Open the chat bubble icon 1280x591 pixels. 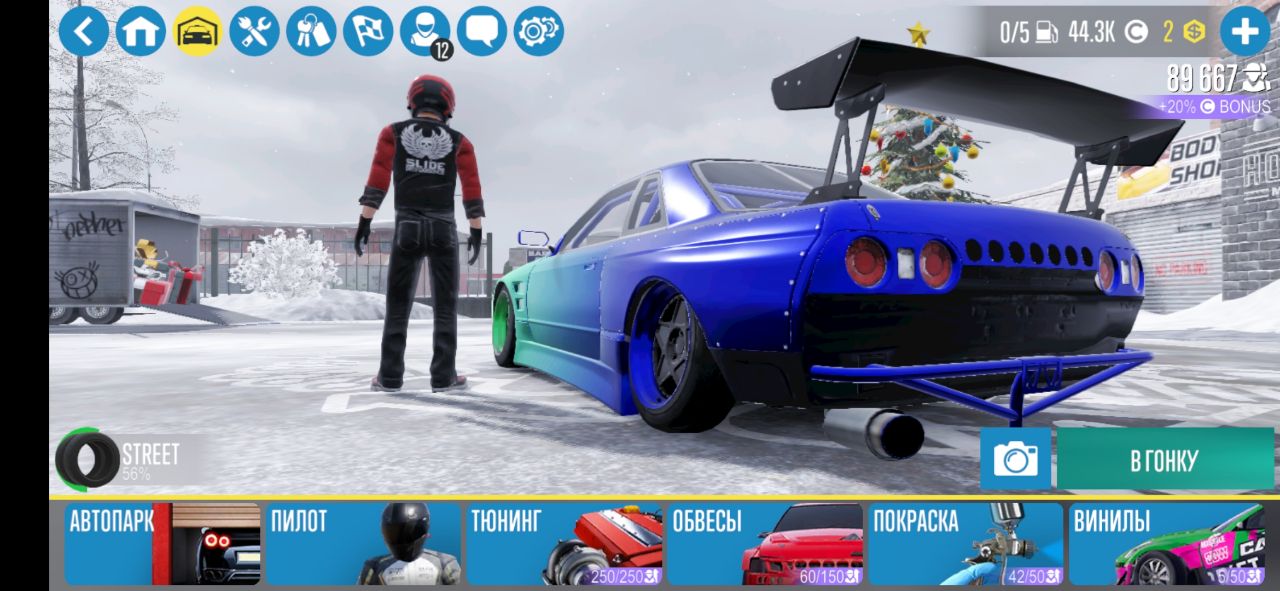(482, 31)
